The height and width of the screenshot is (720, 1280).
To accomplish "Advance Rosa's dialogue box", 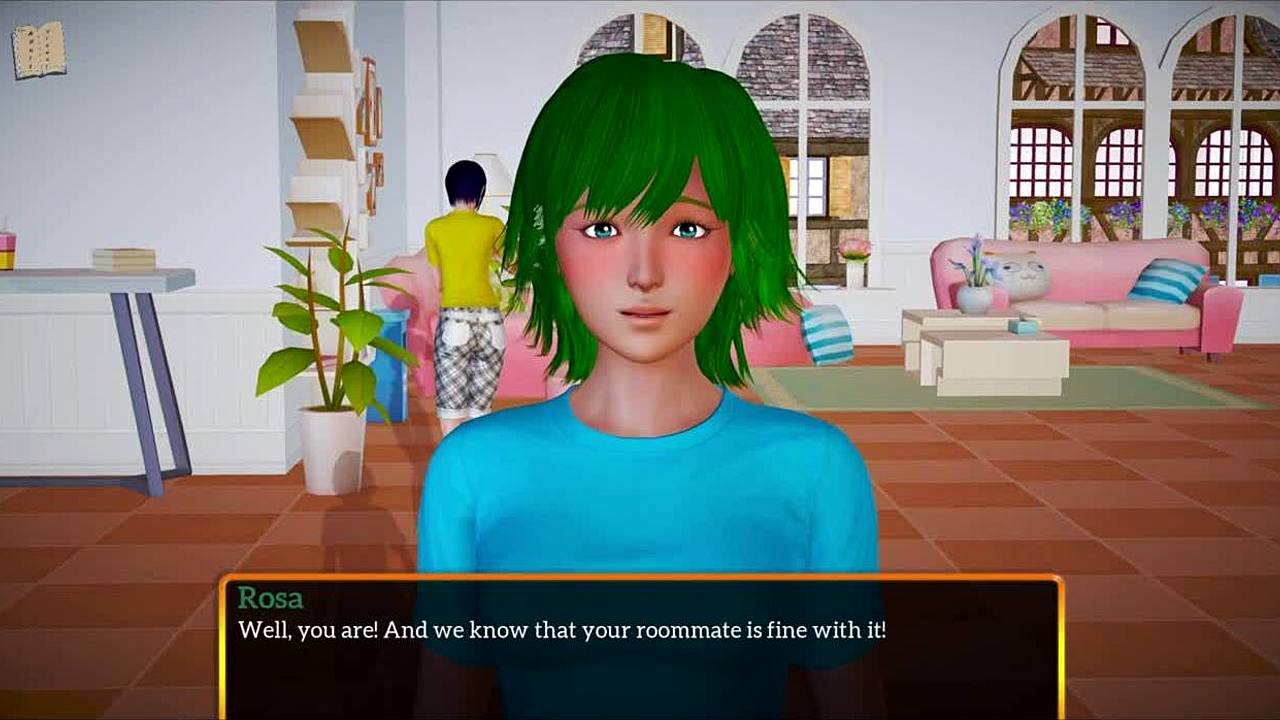I will pos(640,647).
